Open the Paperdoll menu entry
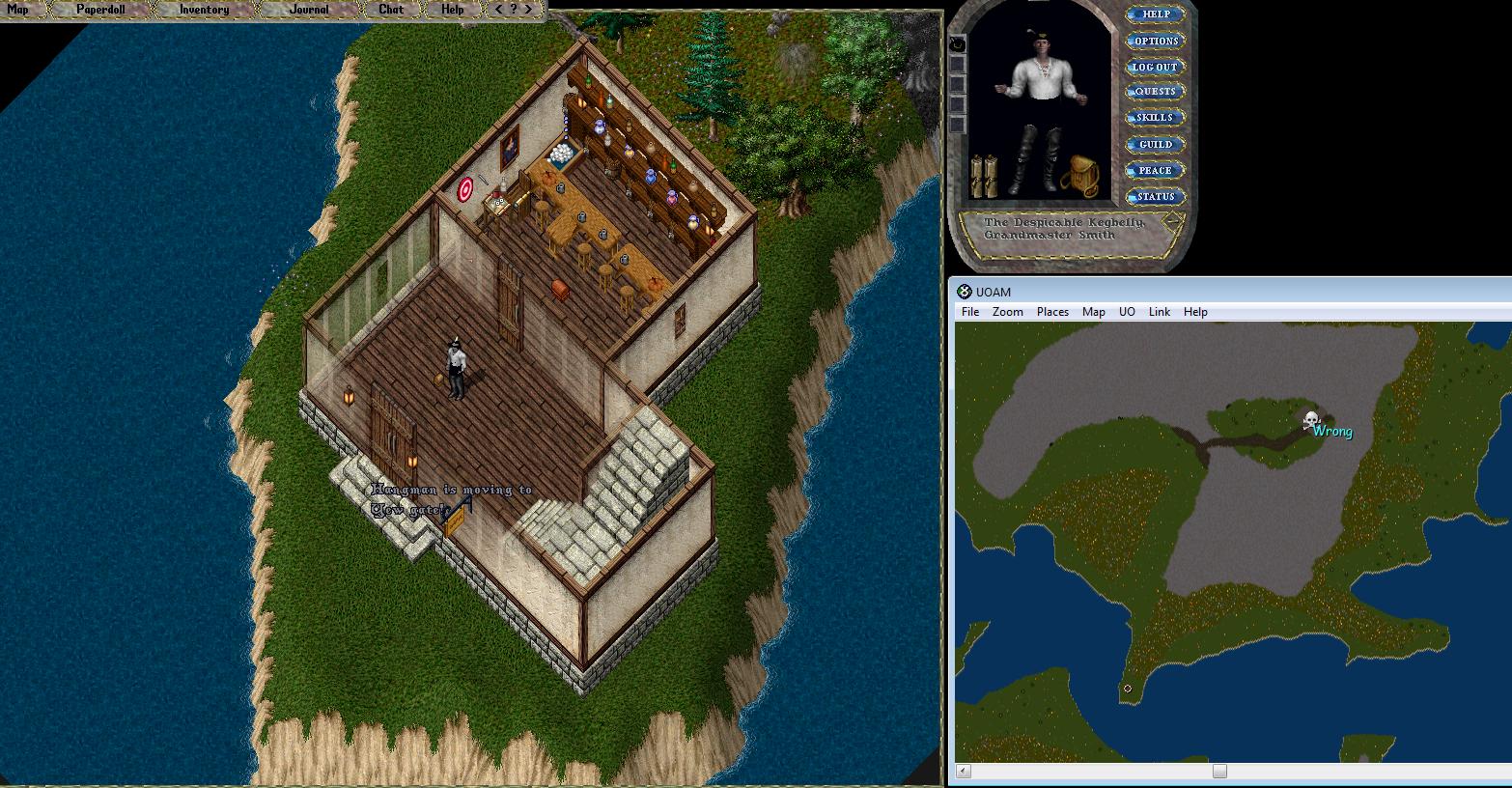 pyautogui.click(x=100, y=10)
